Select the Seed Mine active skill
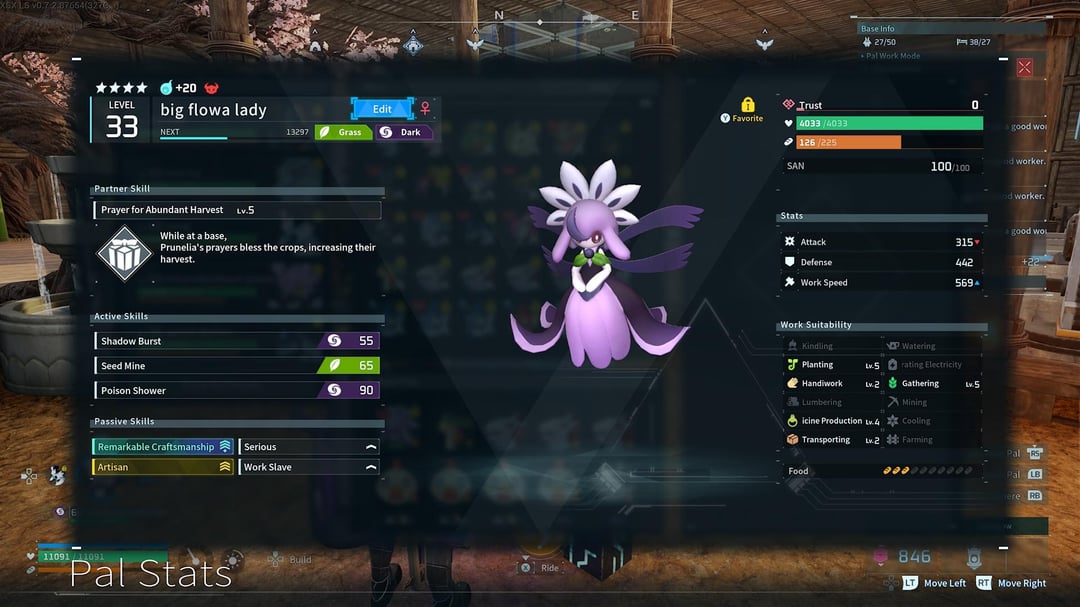This screenshot has height=607, width=1080. tap(237, 366)
